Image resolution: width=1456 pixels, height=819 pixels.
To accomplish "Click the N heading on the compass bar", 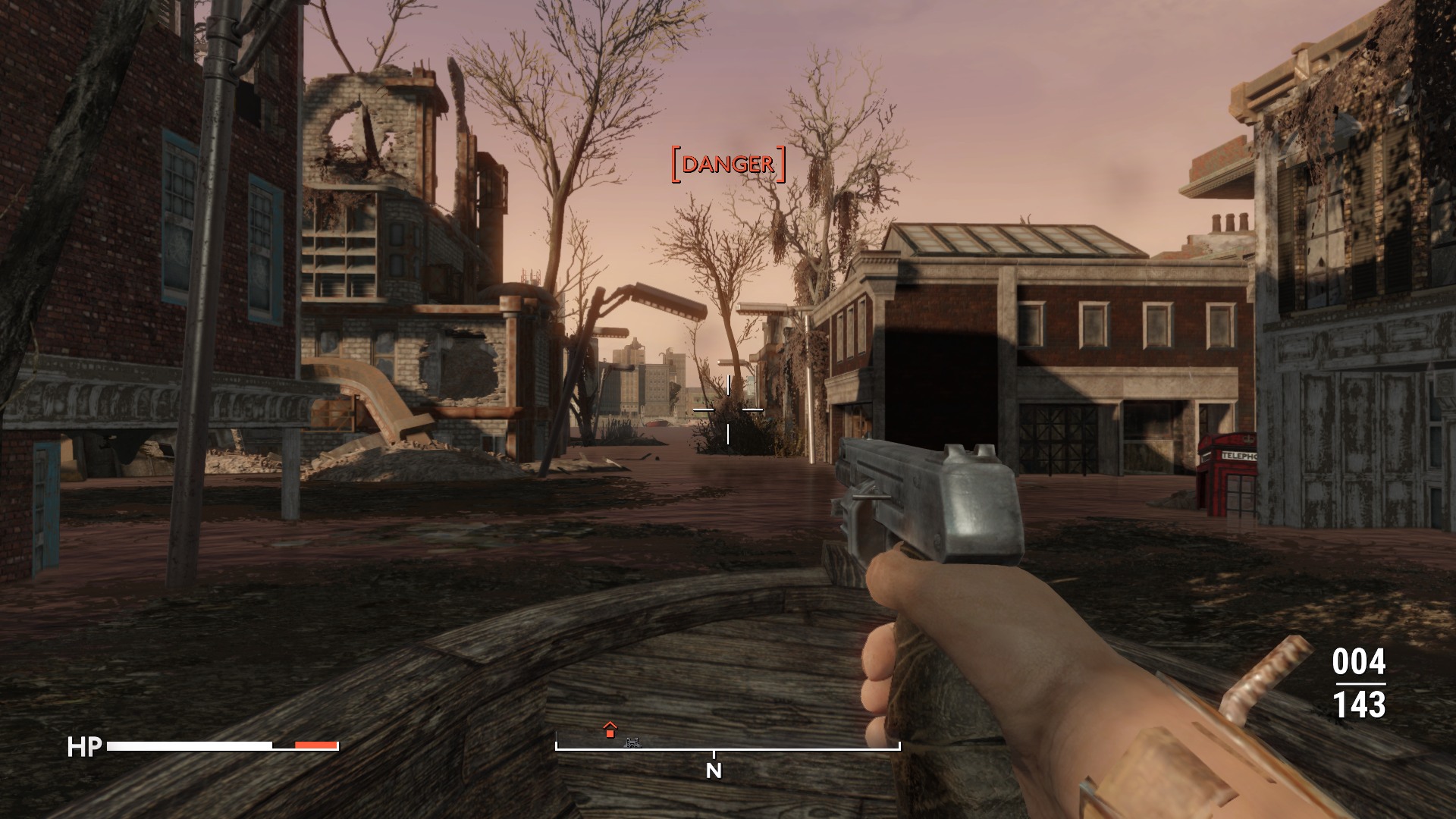I will [714, 771].
